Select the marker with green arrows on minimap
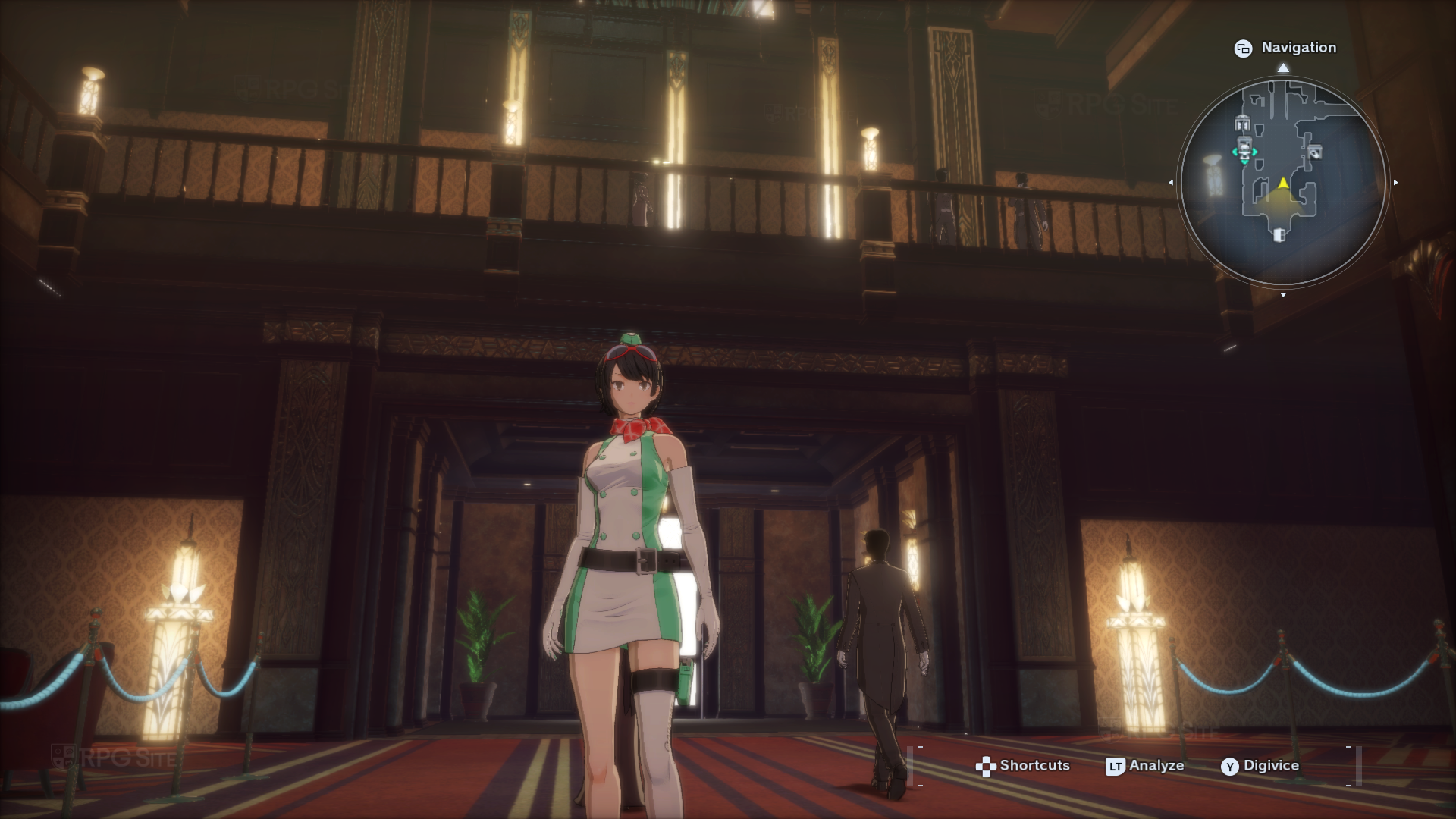Screen dimensions: 1456x819 click(x=1244, y=152)
